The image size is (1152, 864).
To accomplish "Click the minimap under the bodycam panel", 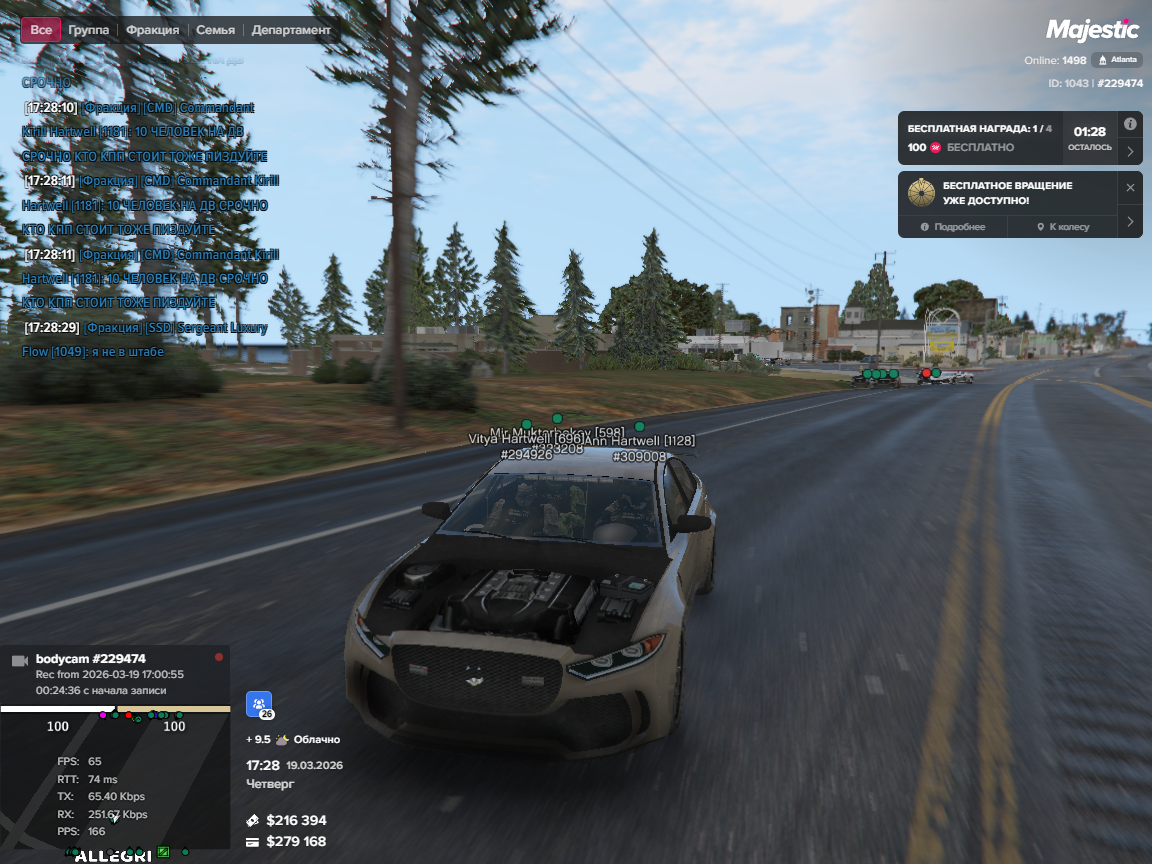I will [115, 780].
